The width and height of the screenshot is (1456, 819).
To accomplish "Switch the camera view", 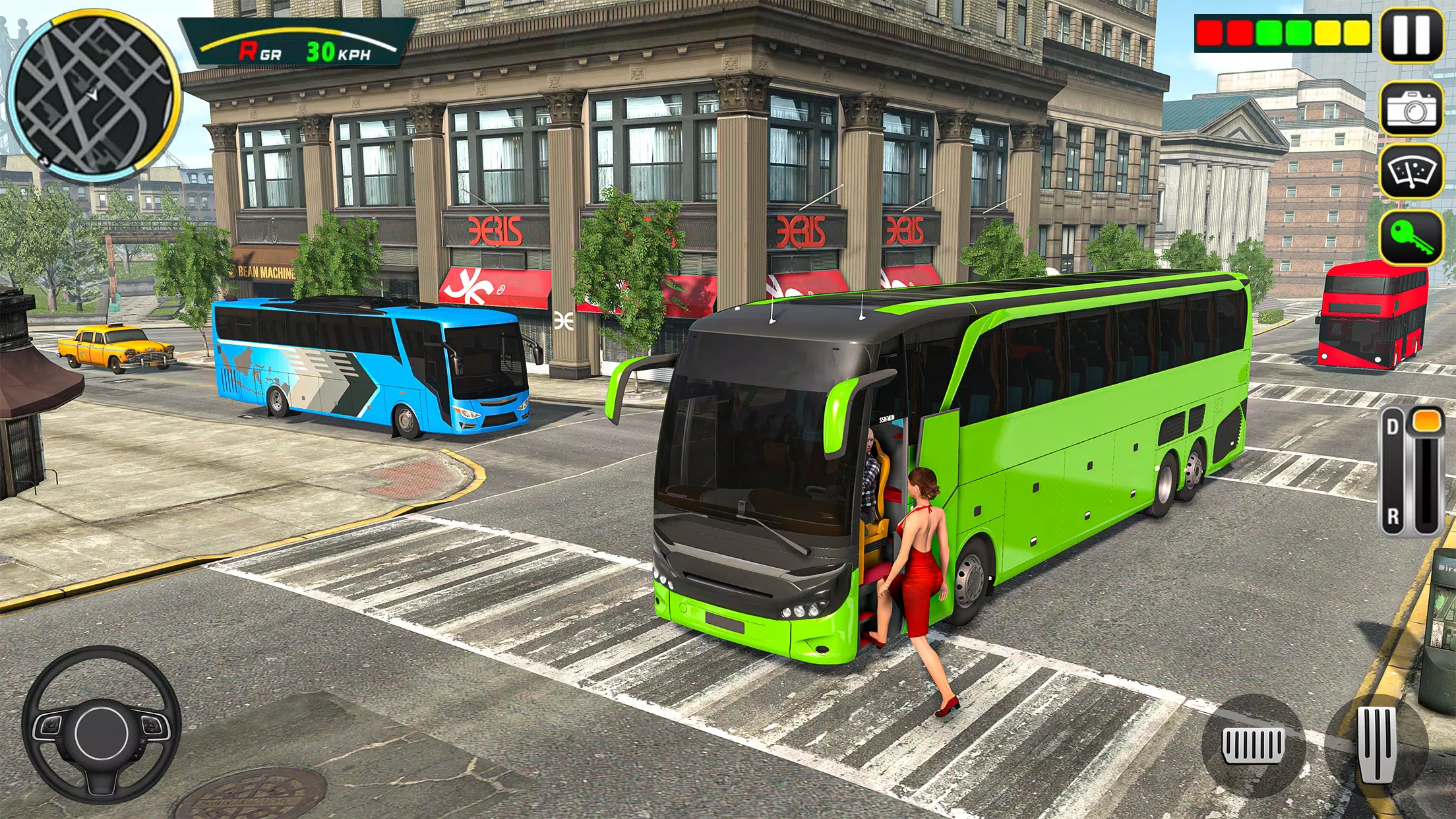I will (1411, 109).
